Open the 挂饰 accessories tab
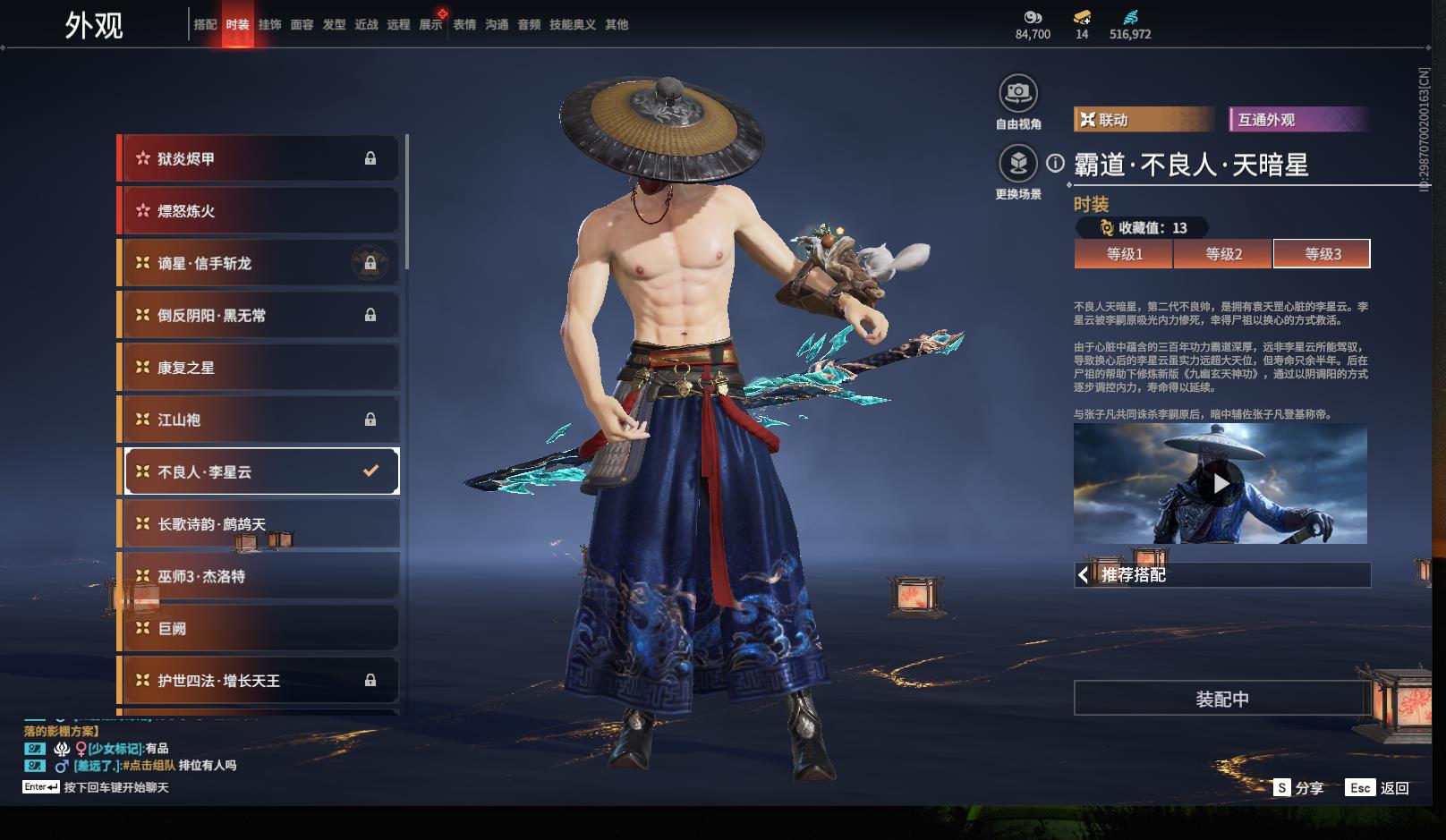The height and width of the screenshot is (840, 1446). 269,25
